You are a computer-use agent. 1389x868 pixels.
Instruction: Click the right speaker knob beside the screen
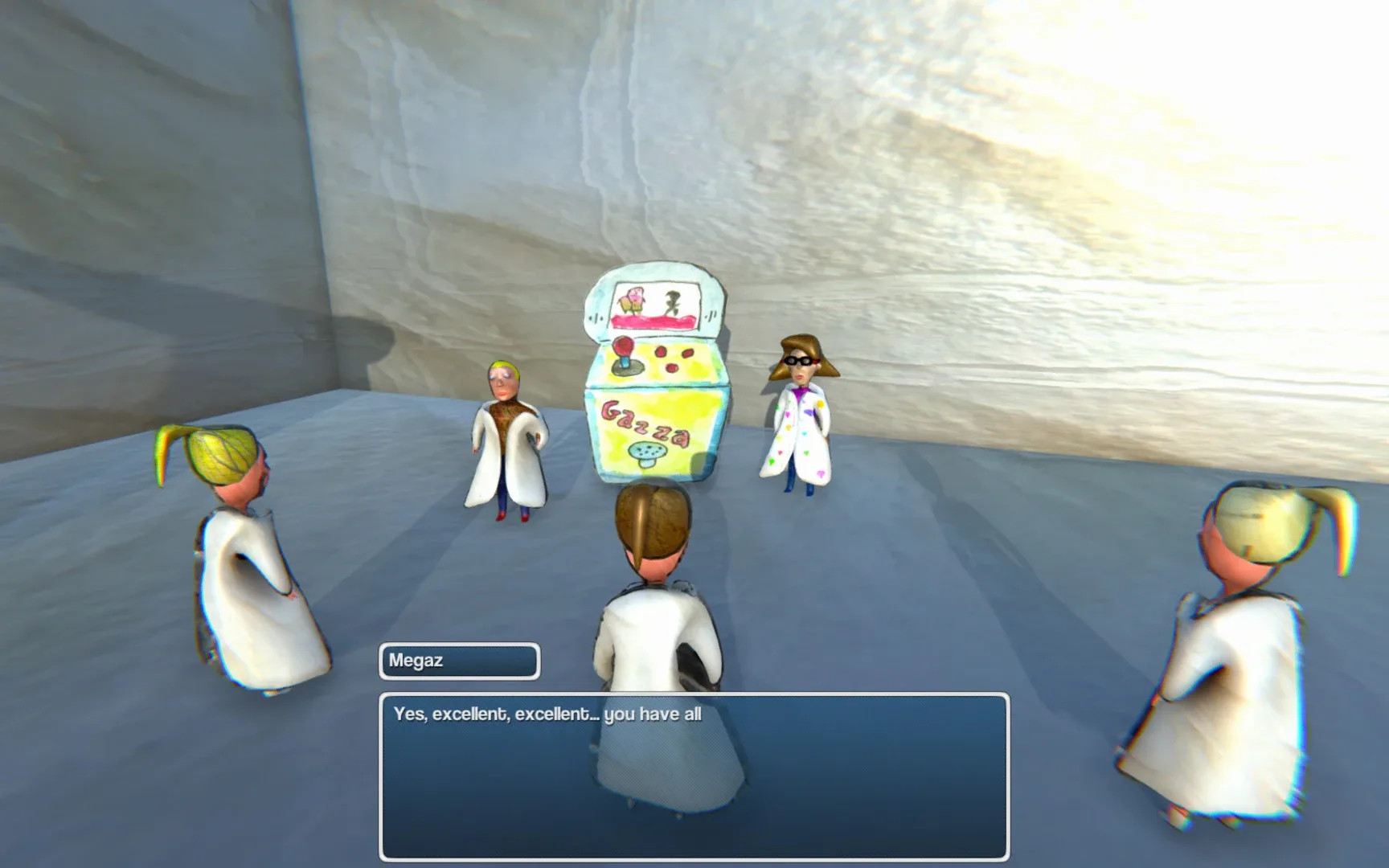(x=711, y=315)
